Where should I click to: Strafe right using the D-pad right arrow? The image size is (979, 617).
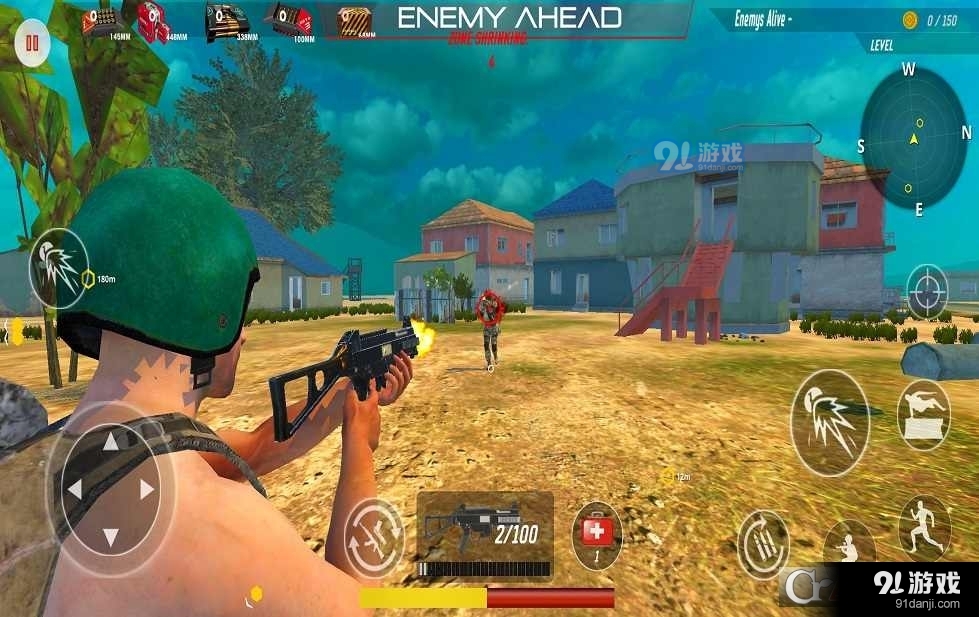(x=148, y=489)
